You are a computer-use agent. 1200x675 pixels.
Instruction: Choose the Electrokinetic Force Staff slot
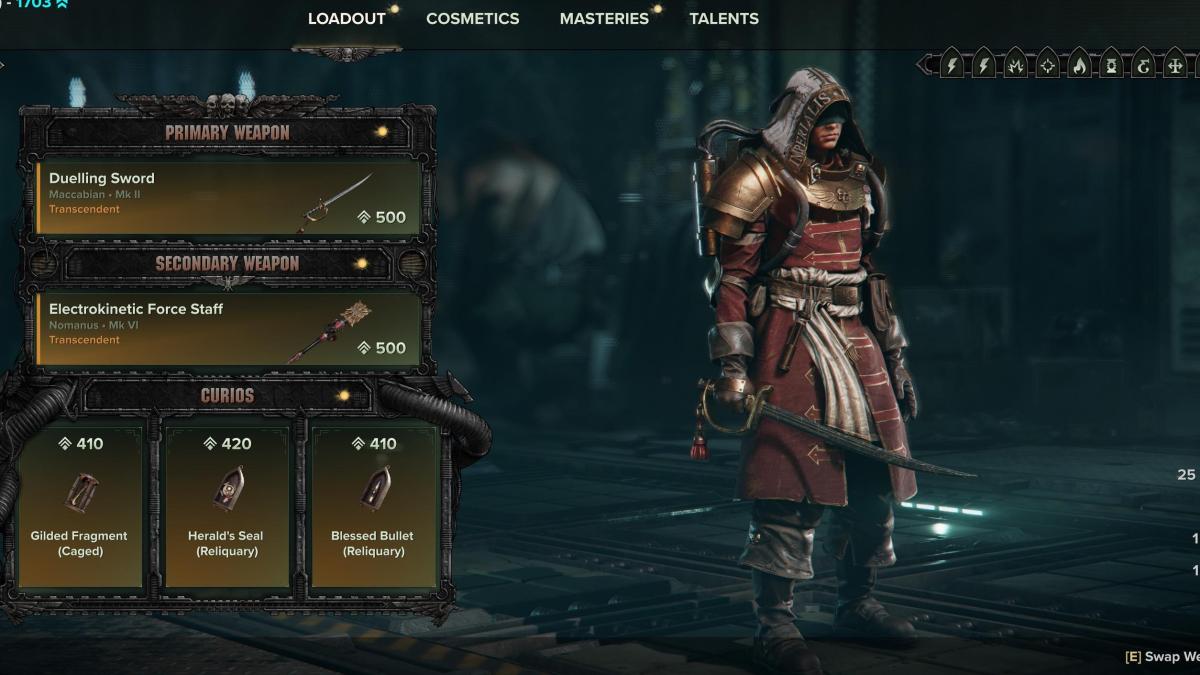click(228, 327)
